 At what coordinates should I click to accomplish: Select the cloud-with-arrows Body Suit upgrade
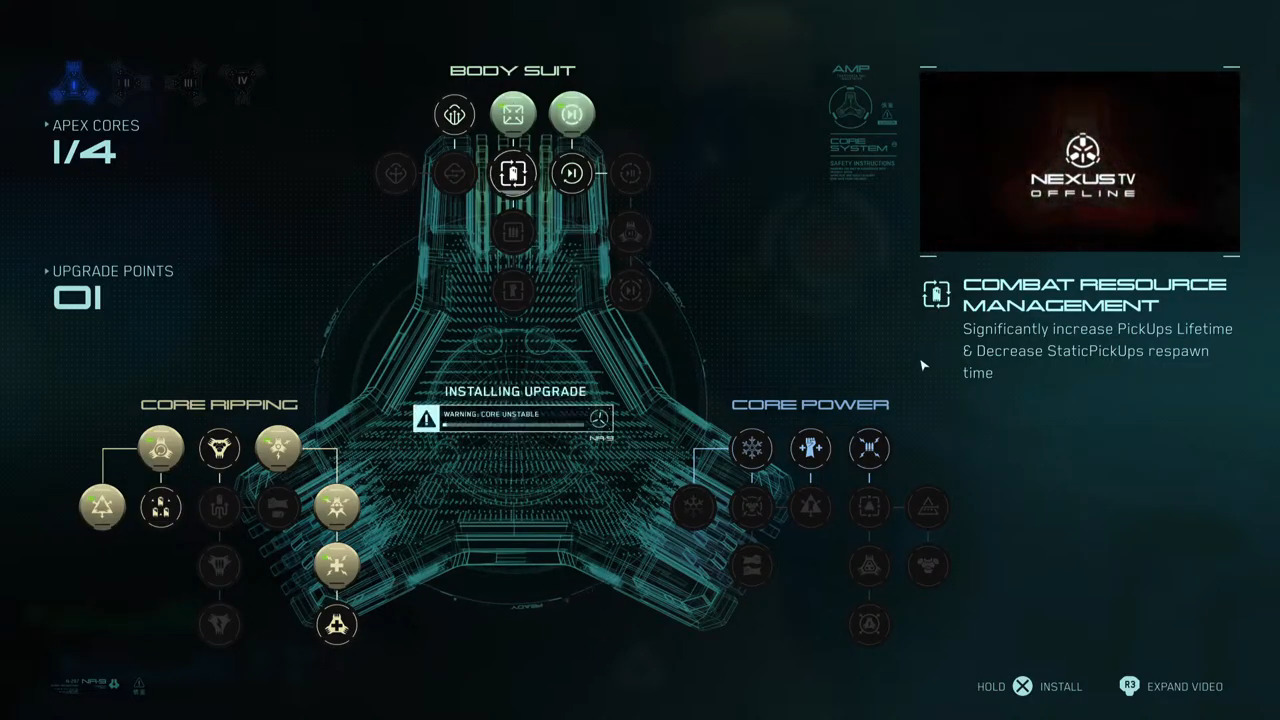(454, 115)
